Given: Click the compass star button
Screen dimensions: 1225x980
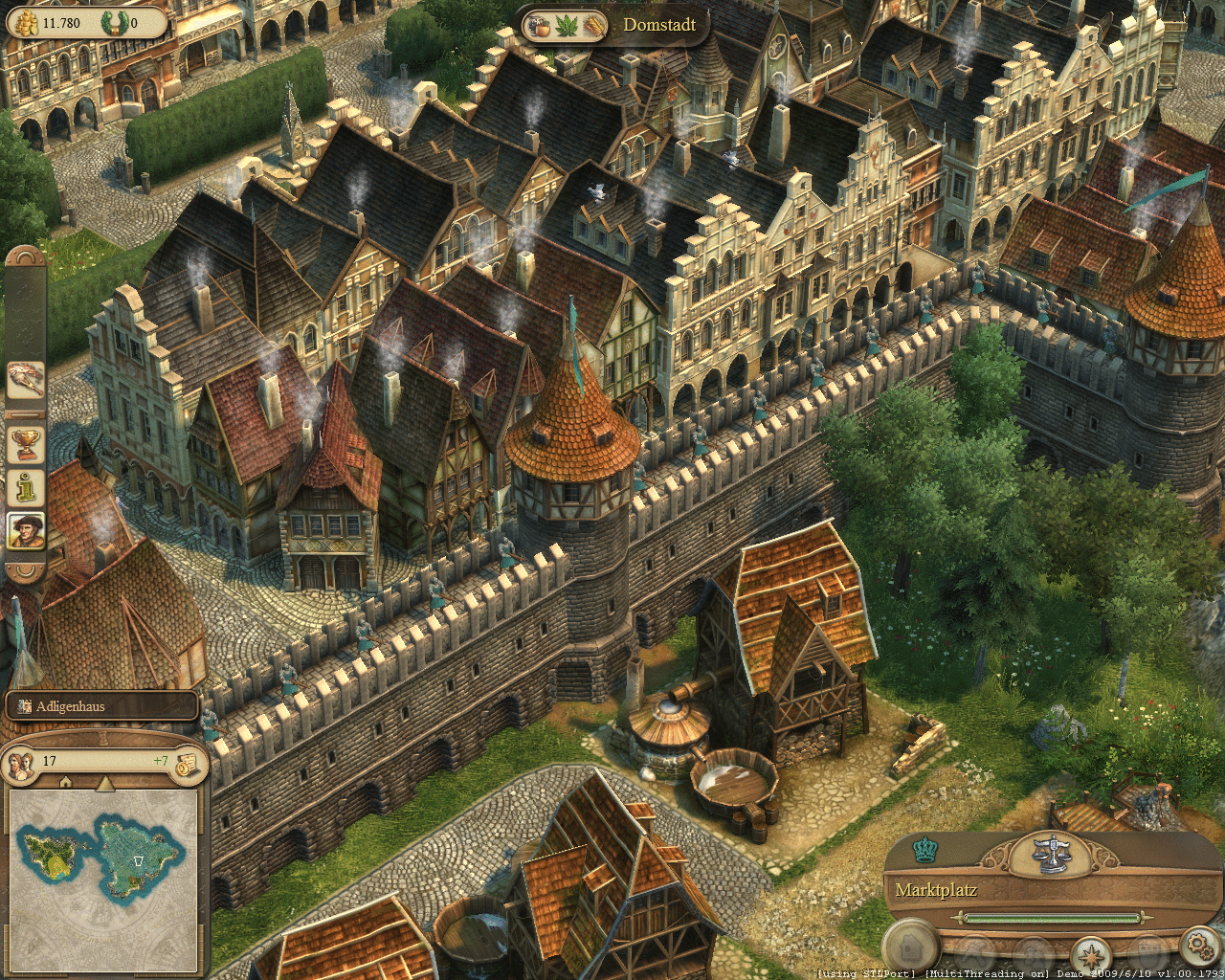Looking at the screenshot, I should [x=1091, y=953].
